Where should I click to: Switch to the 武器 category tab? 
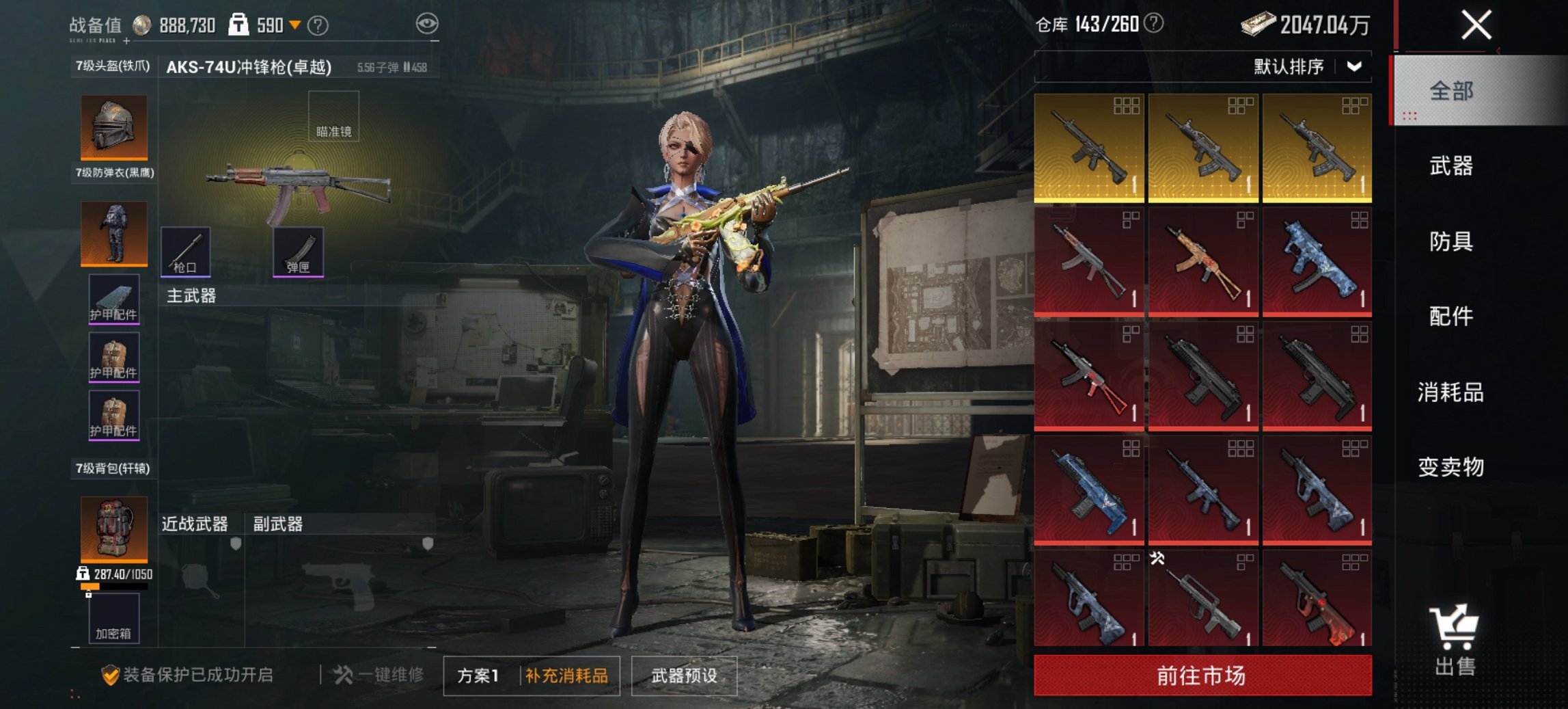coord(1453,167)
